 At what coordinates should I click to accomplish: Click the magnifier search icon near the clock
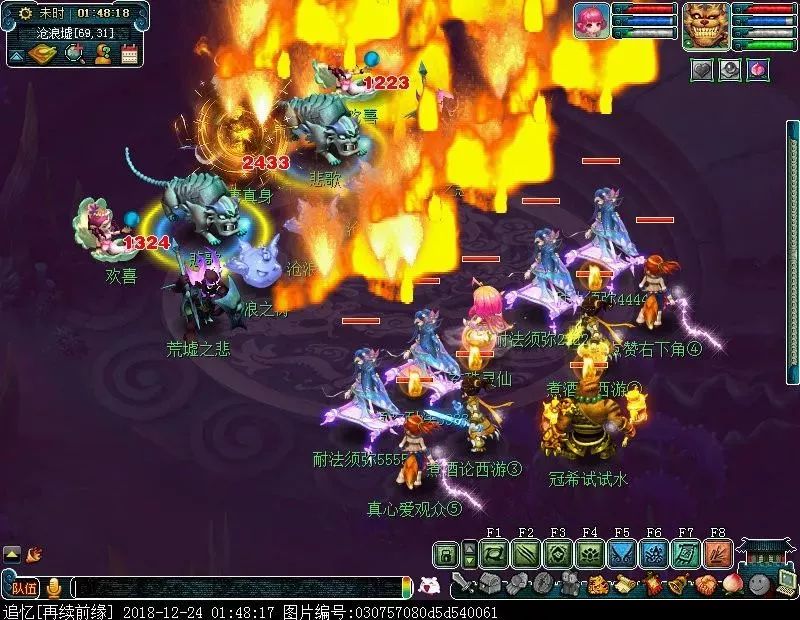click(73, 53)
